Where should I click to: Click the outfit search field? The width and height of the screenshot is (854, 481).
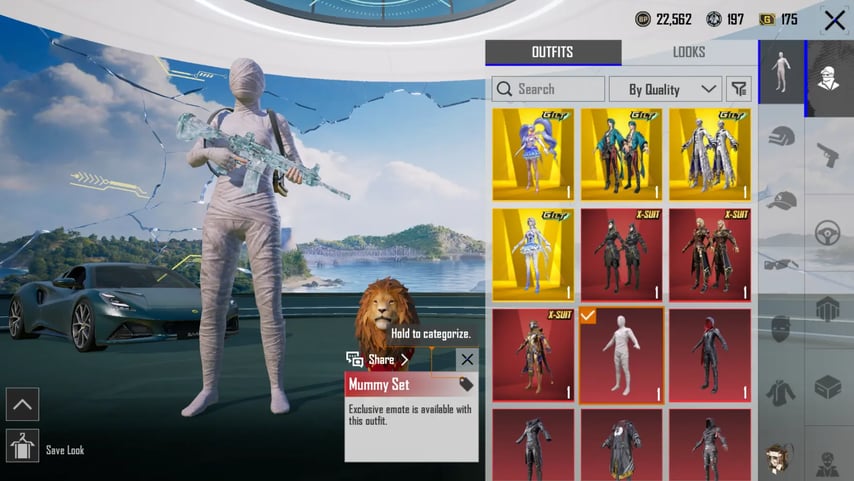[x=548, y=89]
